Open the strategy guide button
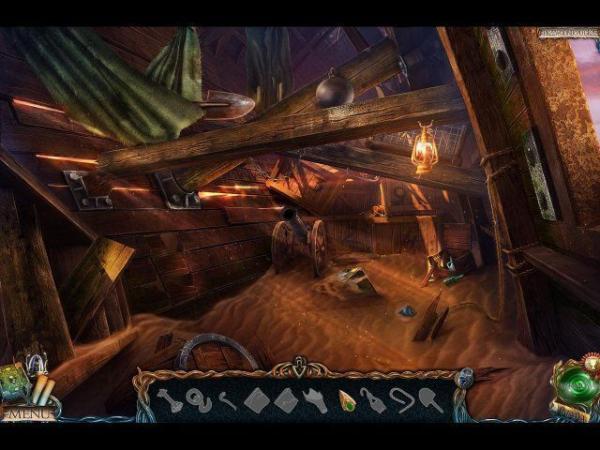The image size is (600, 450). coord(565,33)
